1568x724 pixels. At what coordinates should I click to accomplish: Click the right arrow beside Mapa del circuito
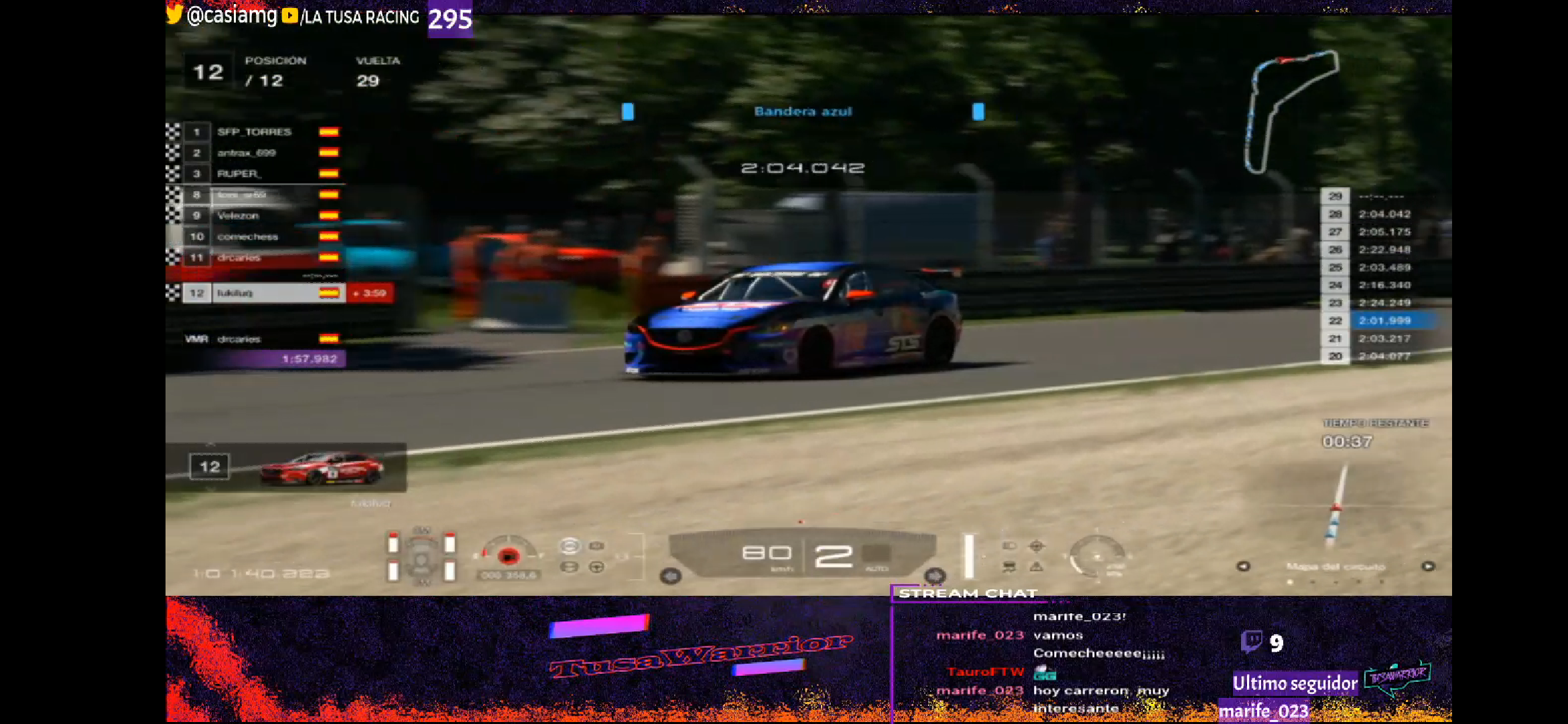[1428, 566]
